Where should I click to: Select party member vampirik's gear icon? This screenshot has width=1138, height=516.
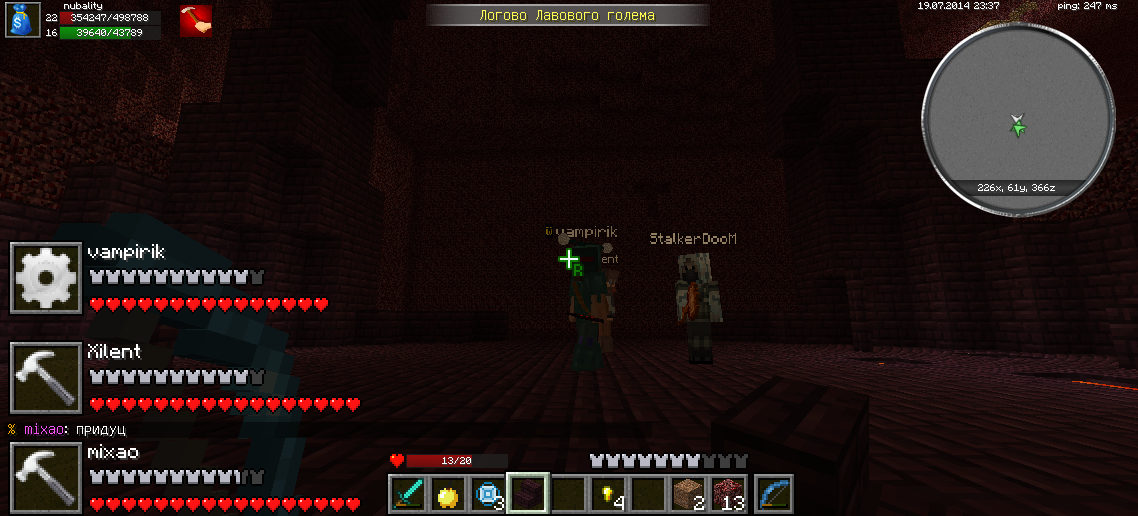tap(46, 277)
